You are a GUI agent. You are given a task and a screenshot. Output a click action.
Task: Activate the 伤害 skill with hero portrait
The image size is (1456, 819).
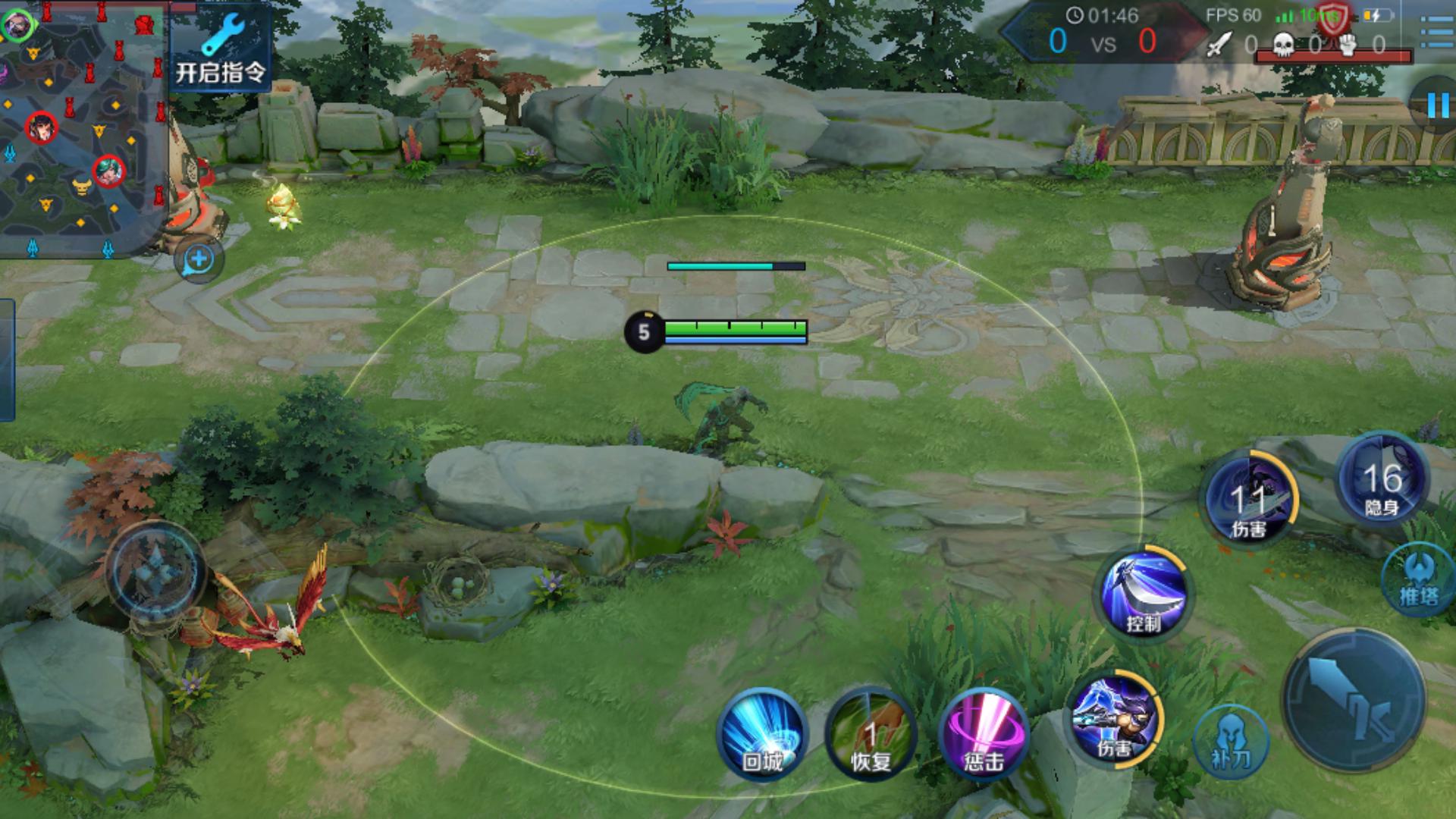[x=1114, y=717]
